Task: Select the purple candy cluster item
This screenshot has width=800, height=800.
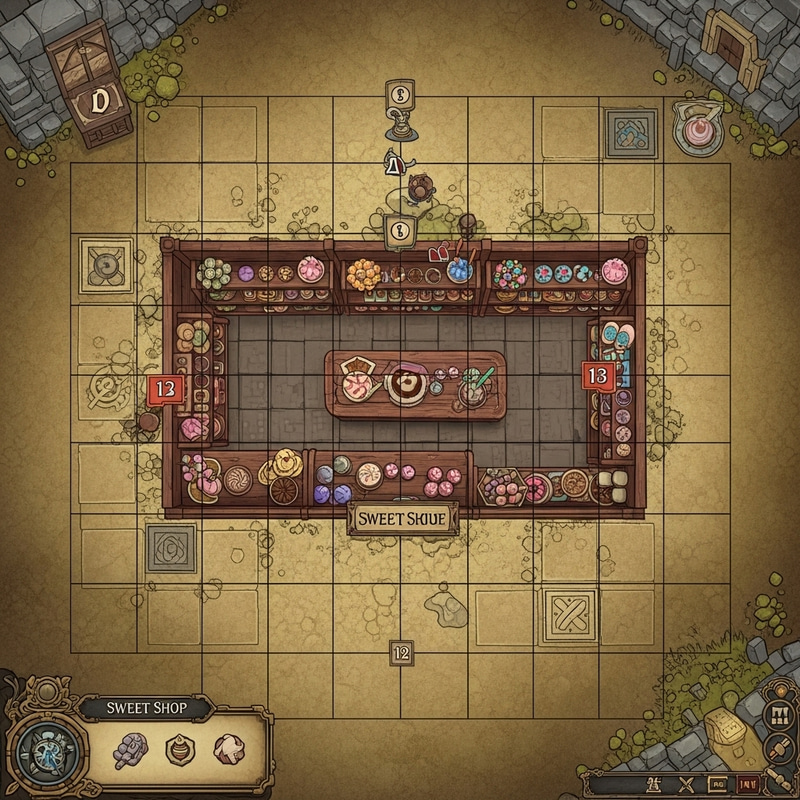Action: 133,749
